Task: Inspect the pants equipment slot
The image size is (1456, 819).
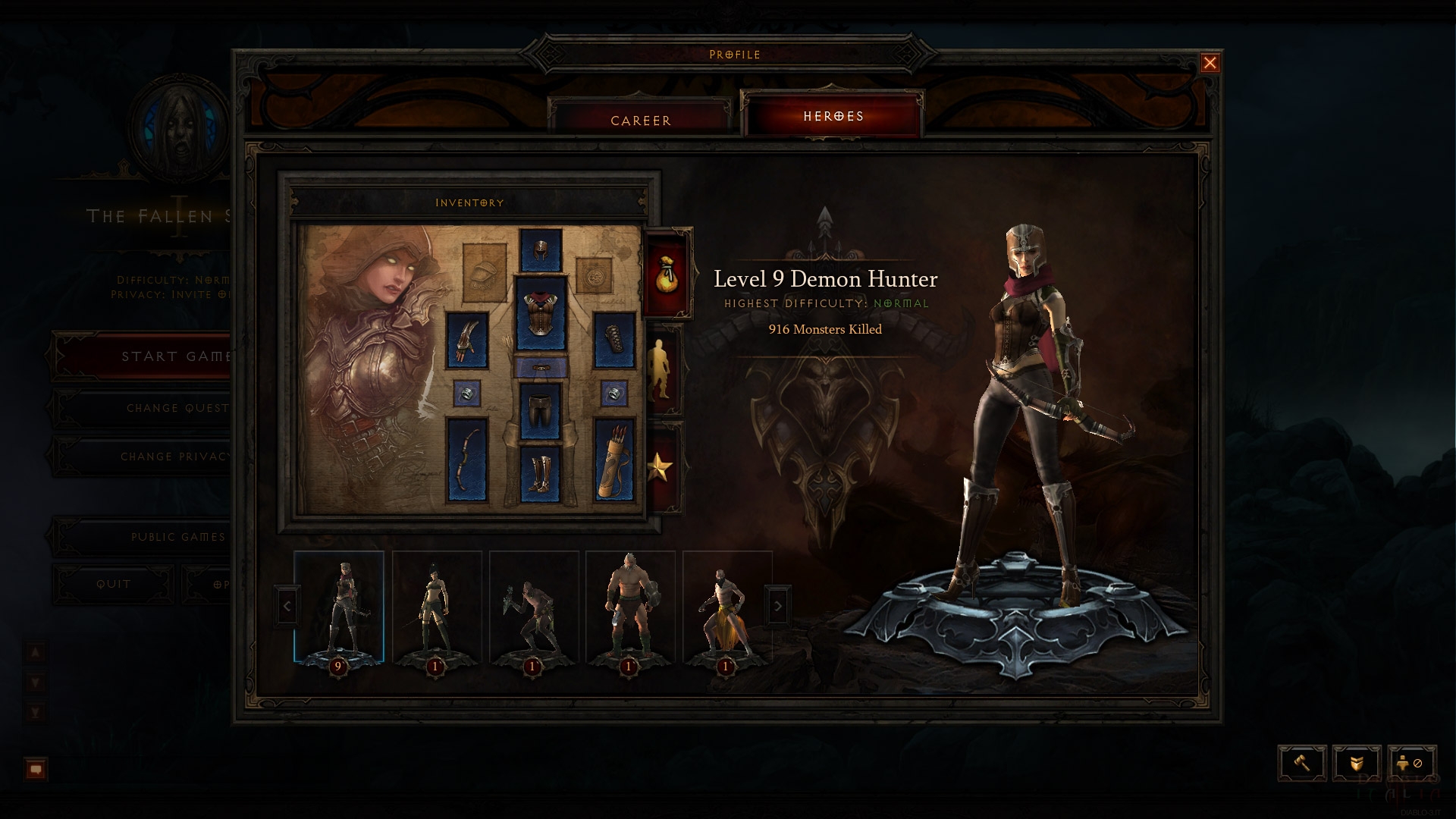Action: tap(540, 410)
